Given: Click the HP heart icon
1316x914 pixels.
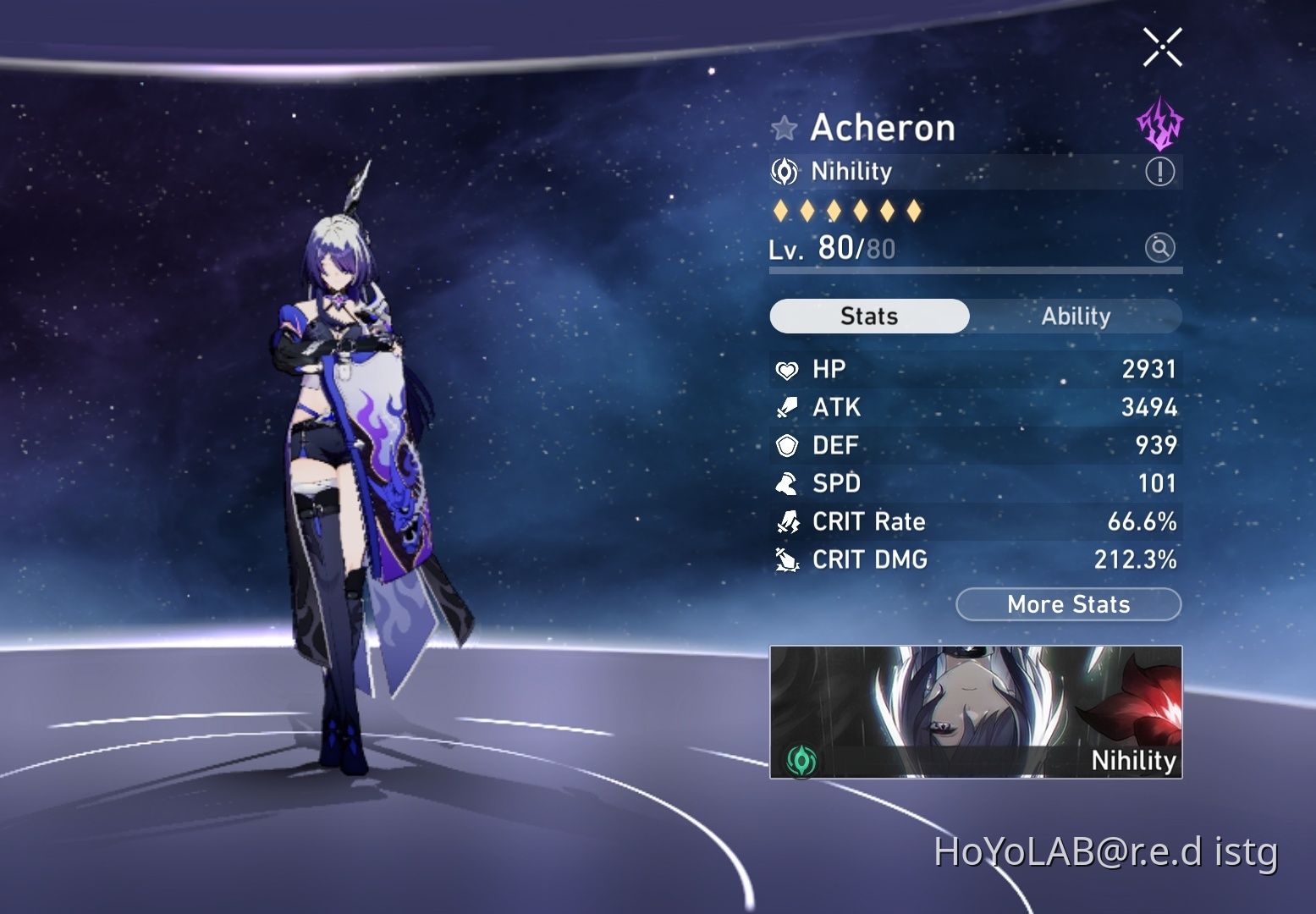Looking at the screenshot, I should 788,369.
